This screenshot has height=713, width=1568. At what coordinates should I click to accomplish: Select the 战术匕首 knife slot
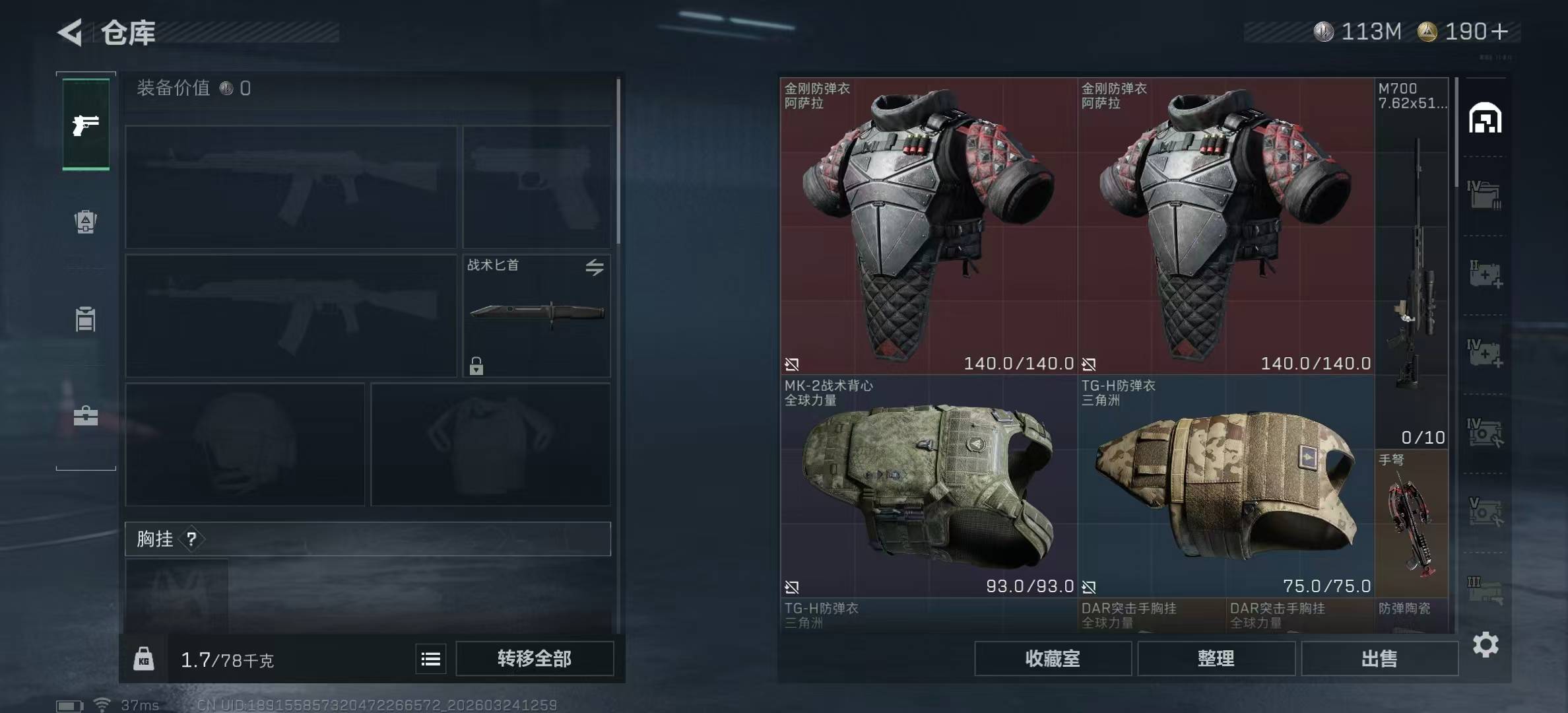(536, 316)
